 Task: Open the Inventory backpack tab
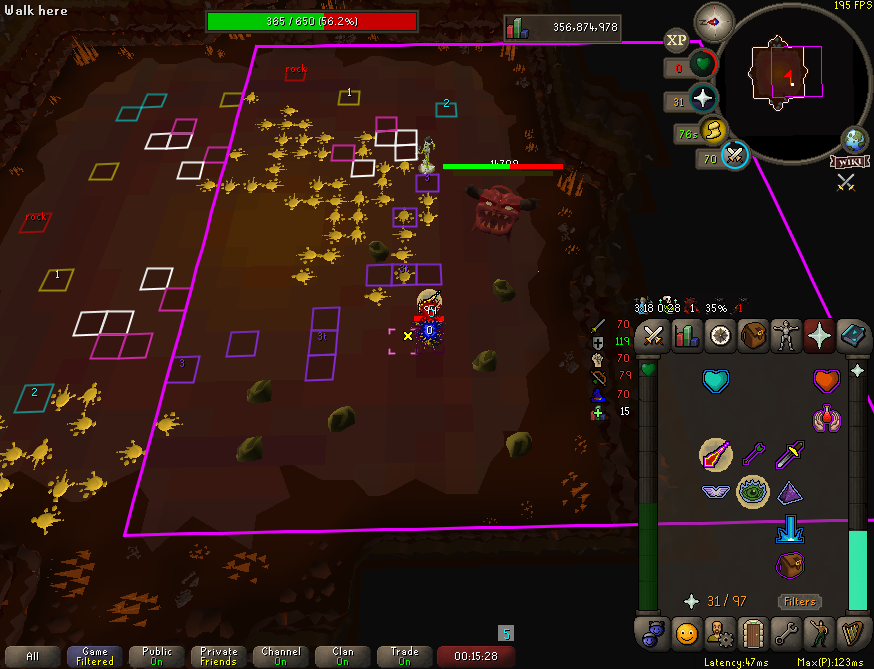[x=753, y=336]
